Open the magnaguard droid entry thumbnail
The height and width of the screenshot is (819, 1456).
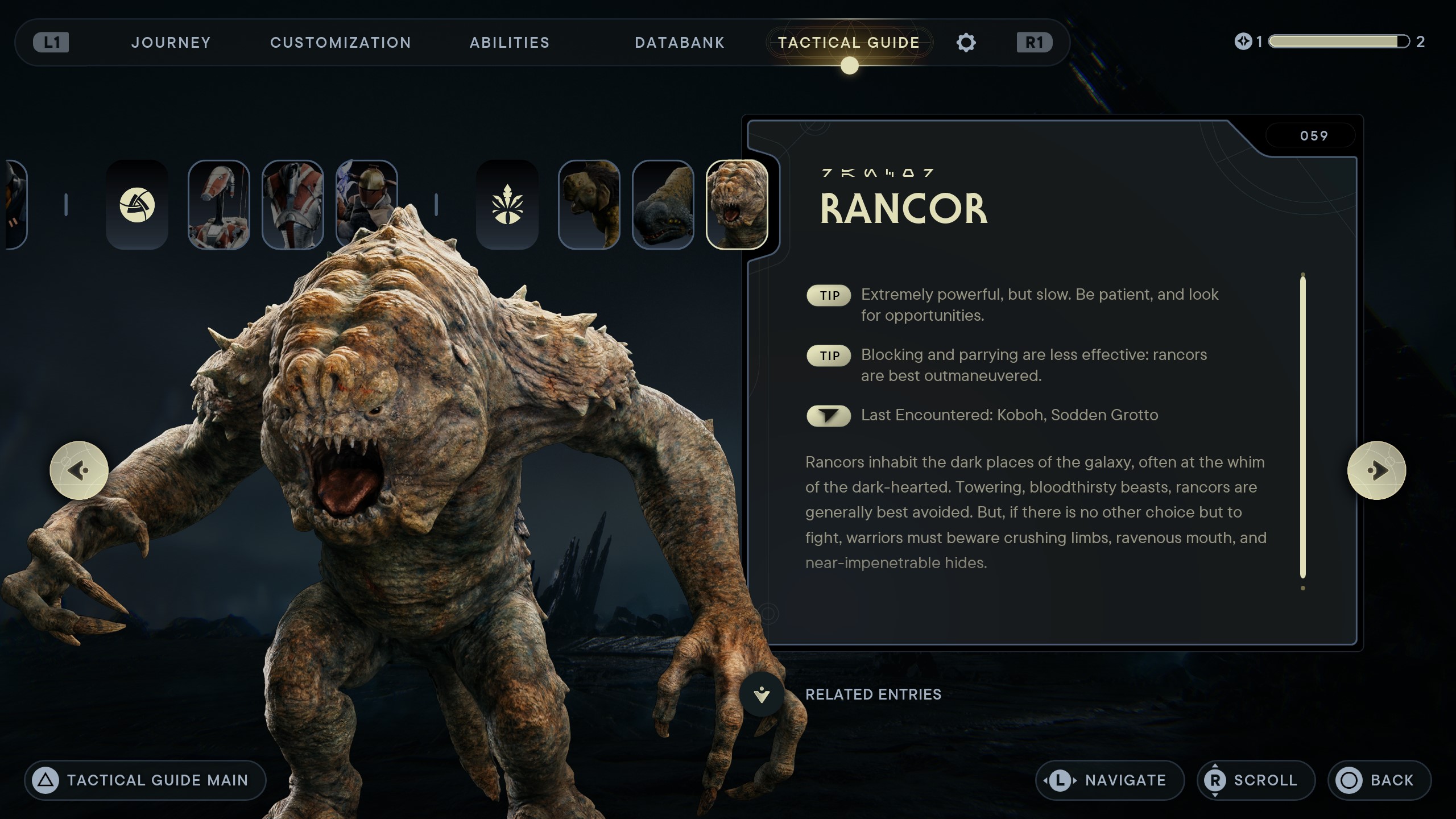pos(293,205)
